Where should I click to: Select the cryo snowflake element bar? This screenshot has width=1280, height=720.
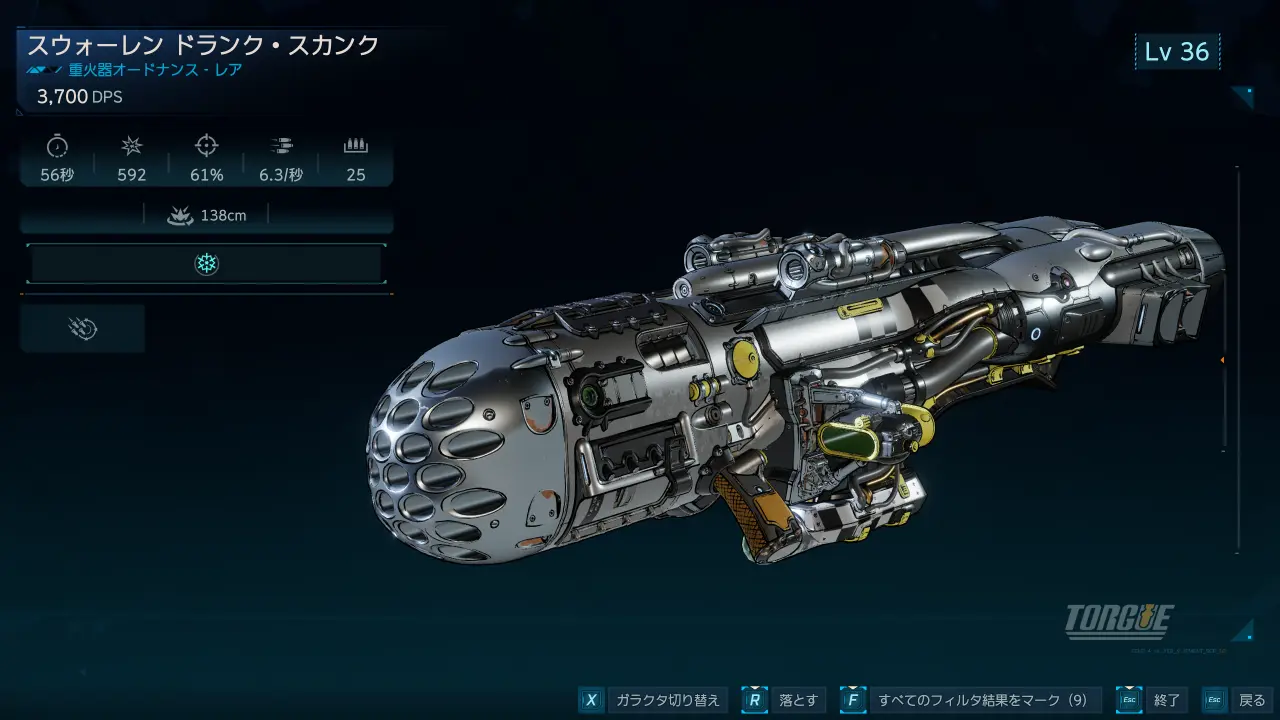click(x=206, y=264)
